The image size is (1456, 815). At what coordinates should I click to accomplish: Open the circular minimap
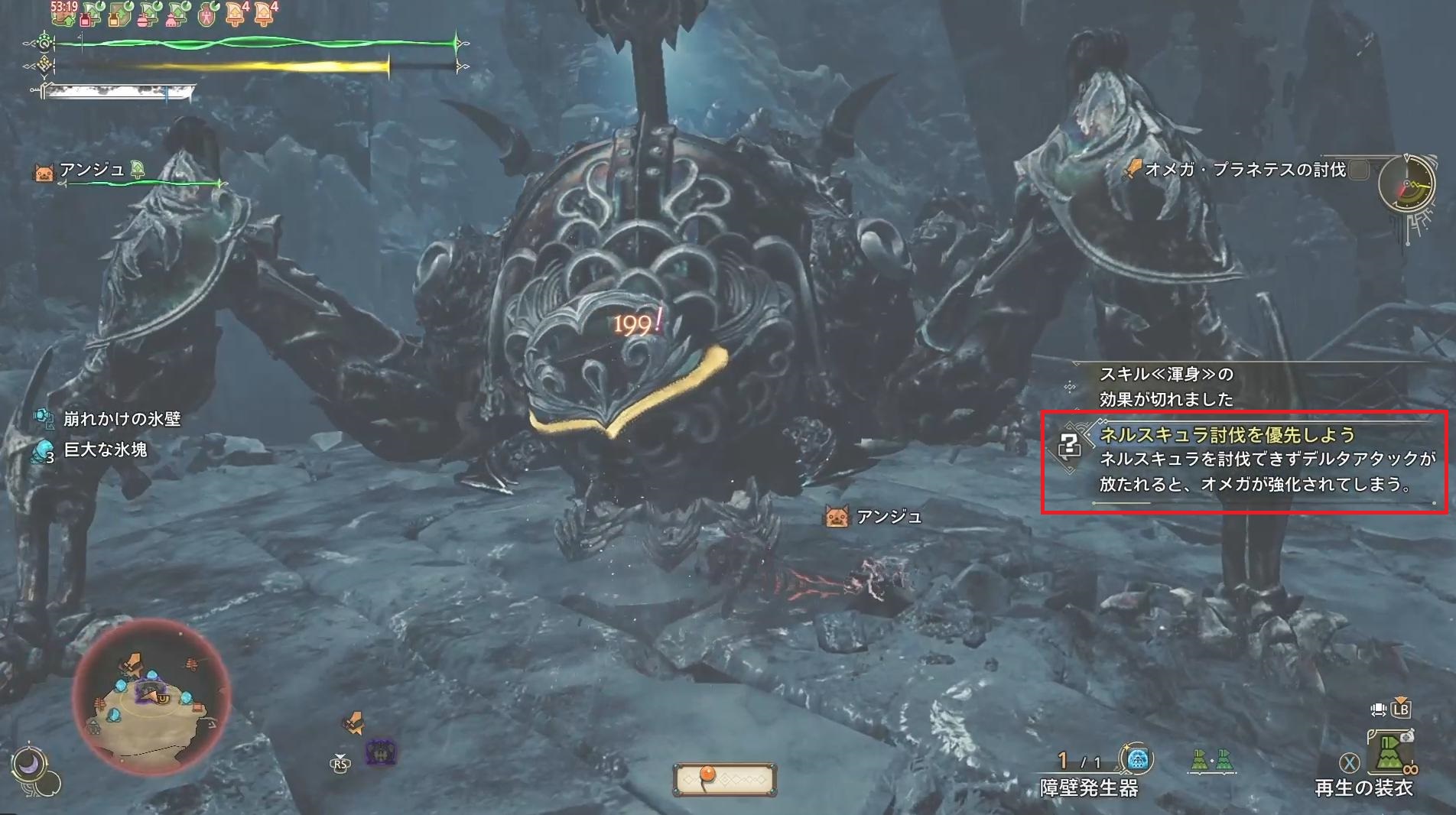(x=151, y=697)
